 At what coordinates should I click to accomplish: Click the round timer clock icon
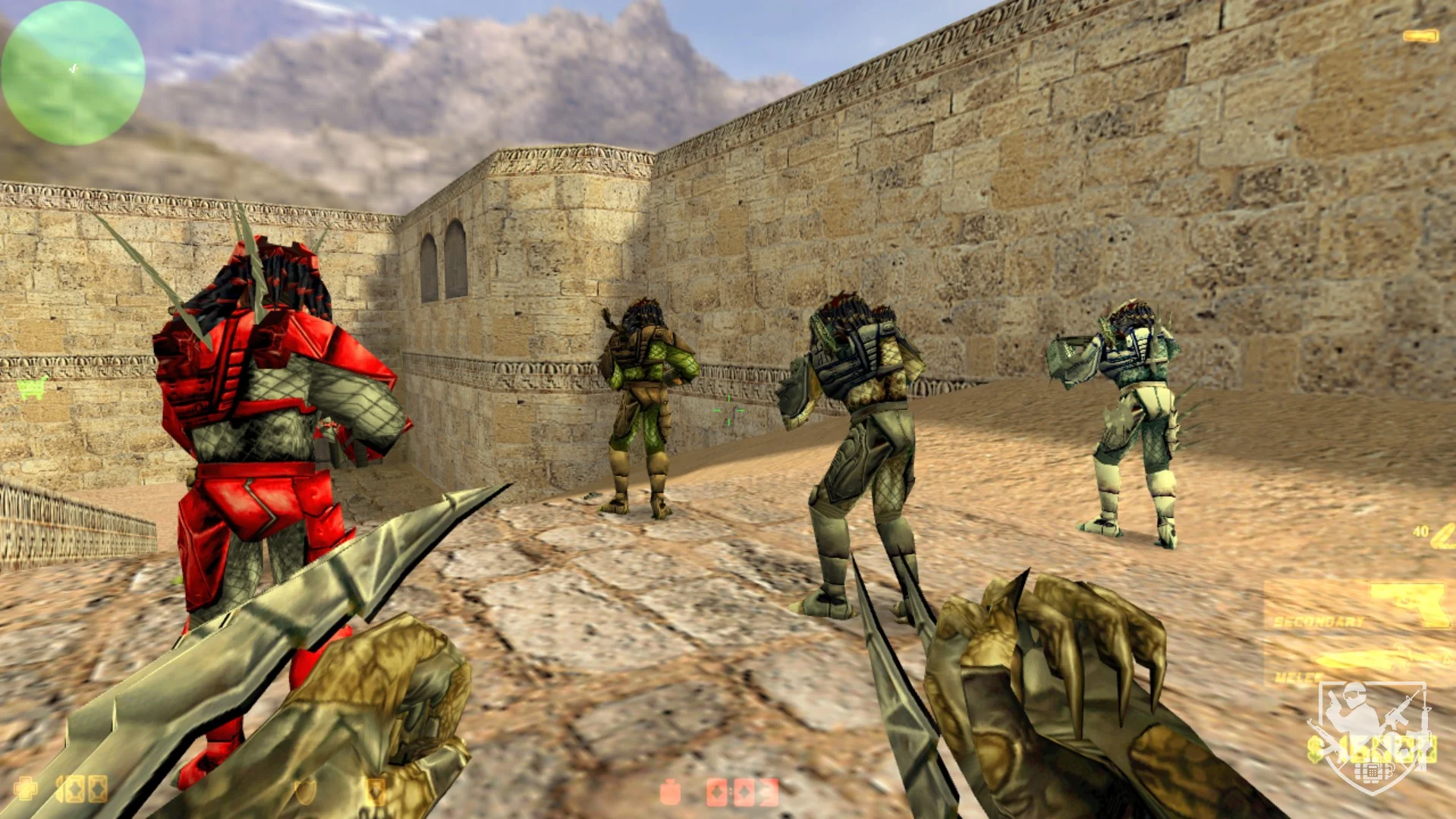670,792
